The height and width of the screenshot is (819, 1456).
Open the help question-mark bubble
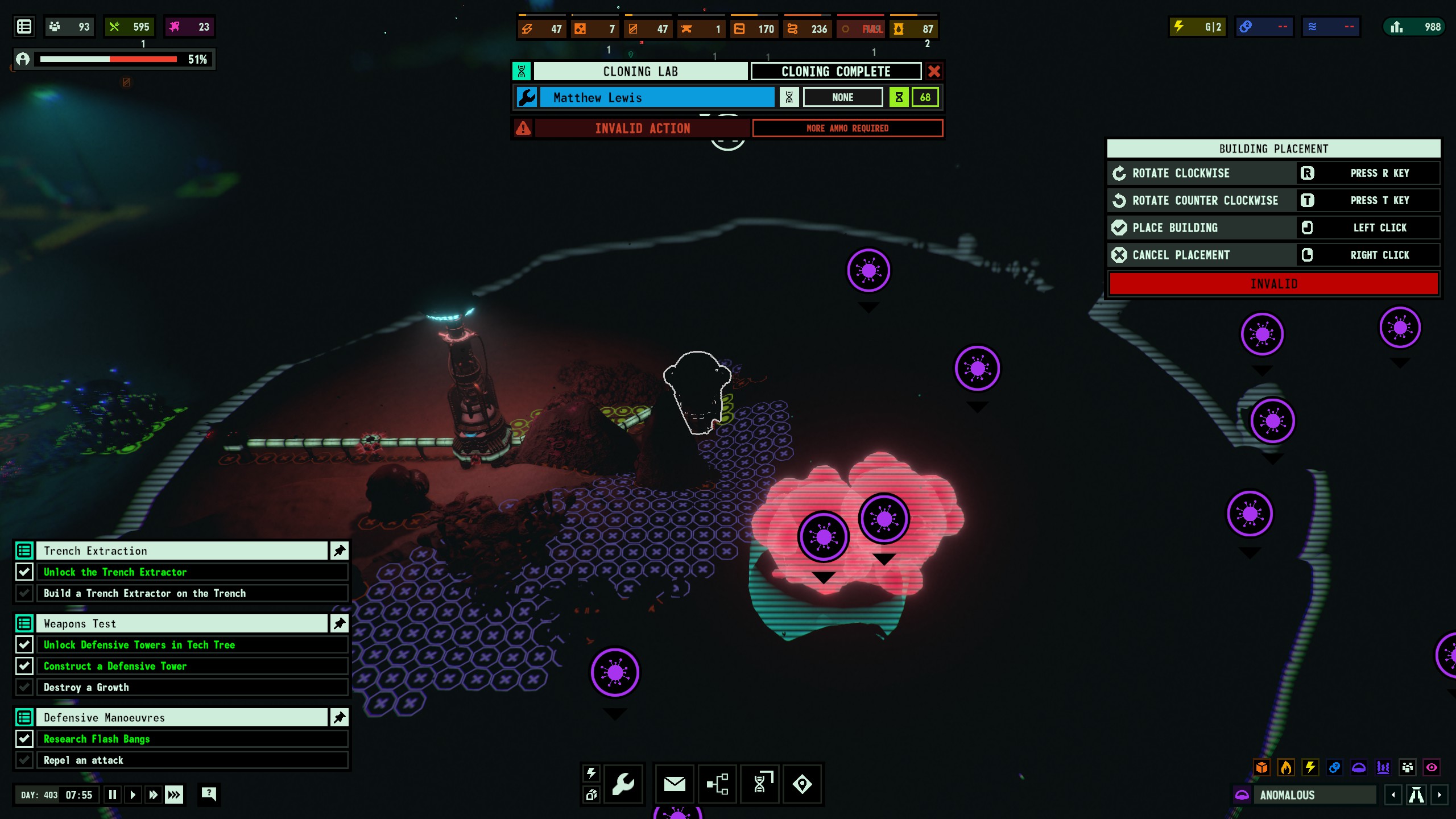coord(209,794)
